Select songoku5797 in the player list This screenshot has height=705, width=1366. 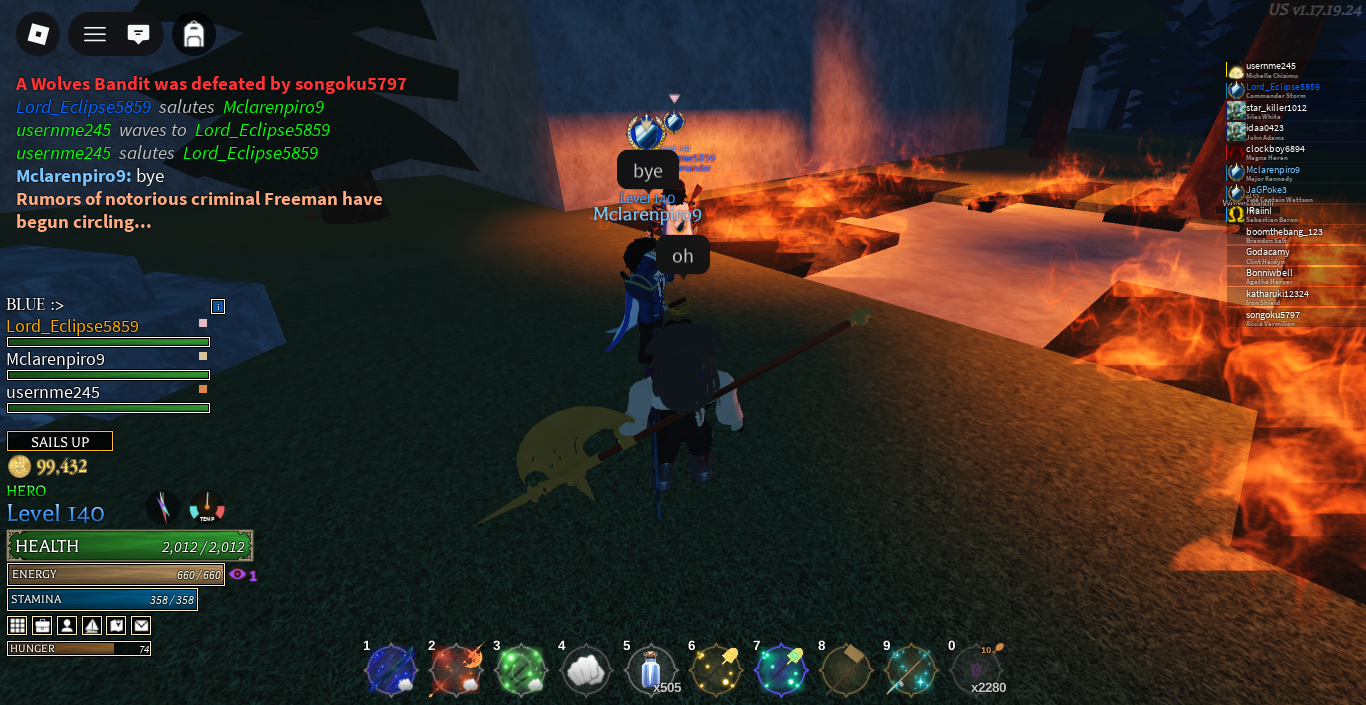pyautogui.click(x=1272, y=316)
